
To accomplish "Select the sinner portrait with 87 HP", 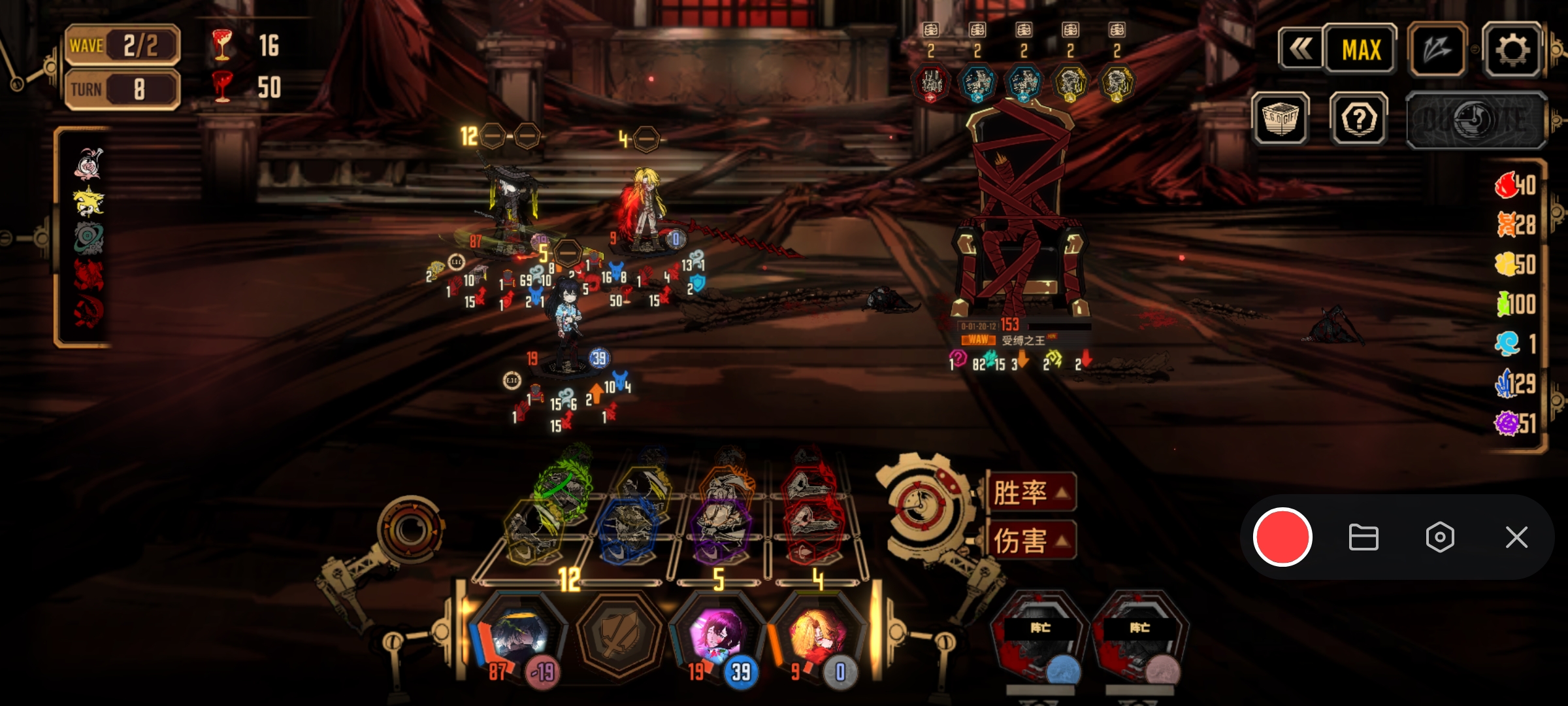I will pos(517,635).
